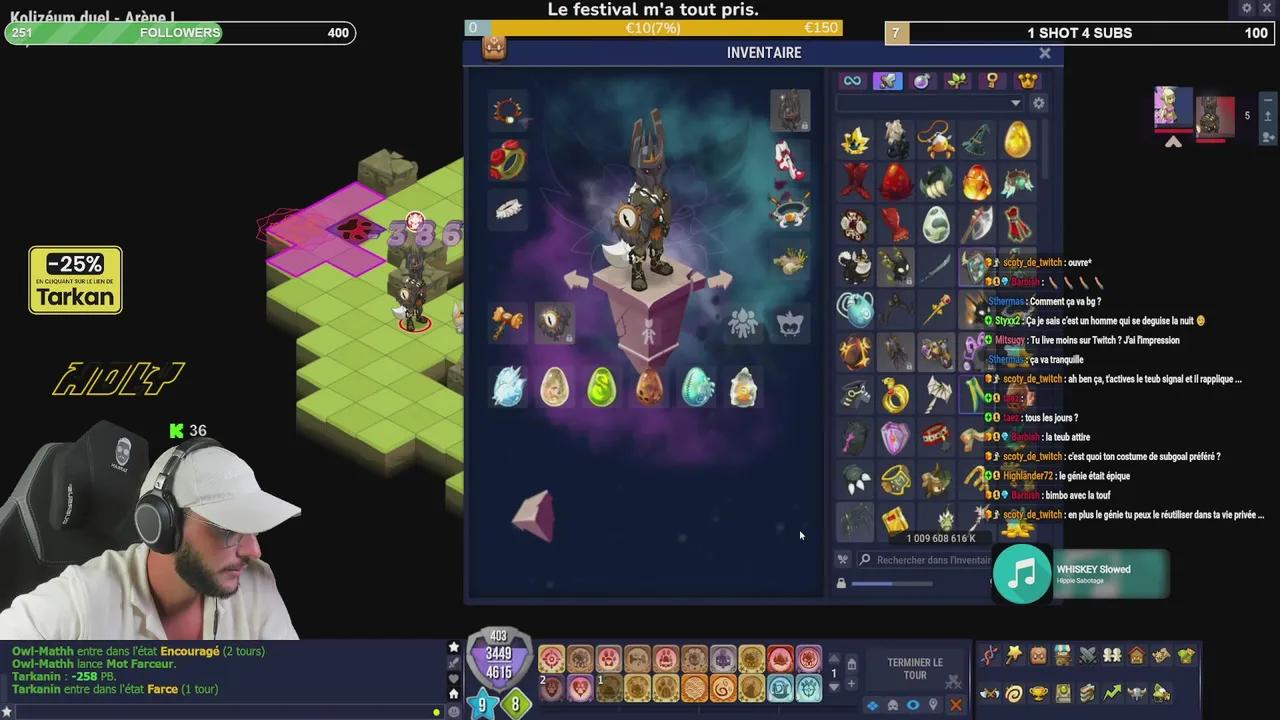Open the inventory filter dropdown
1280x720 pixels.
(1015, 103)
